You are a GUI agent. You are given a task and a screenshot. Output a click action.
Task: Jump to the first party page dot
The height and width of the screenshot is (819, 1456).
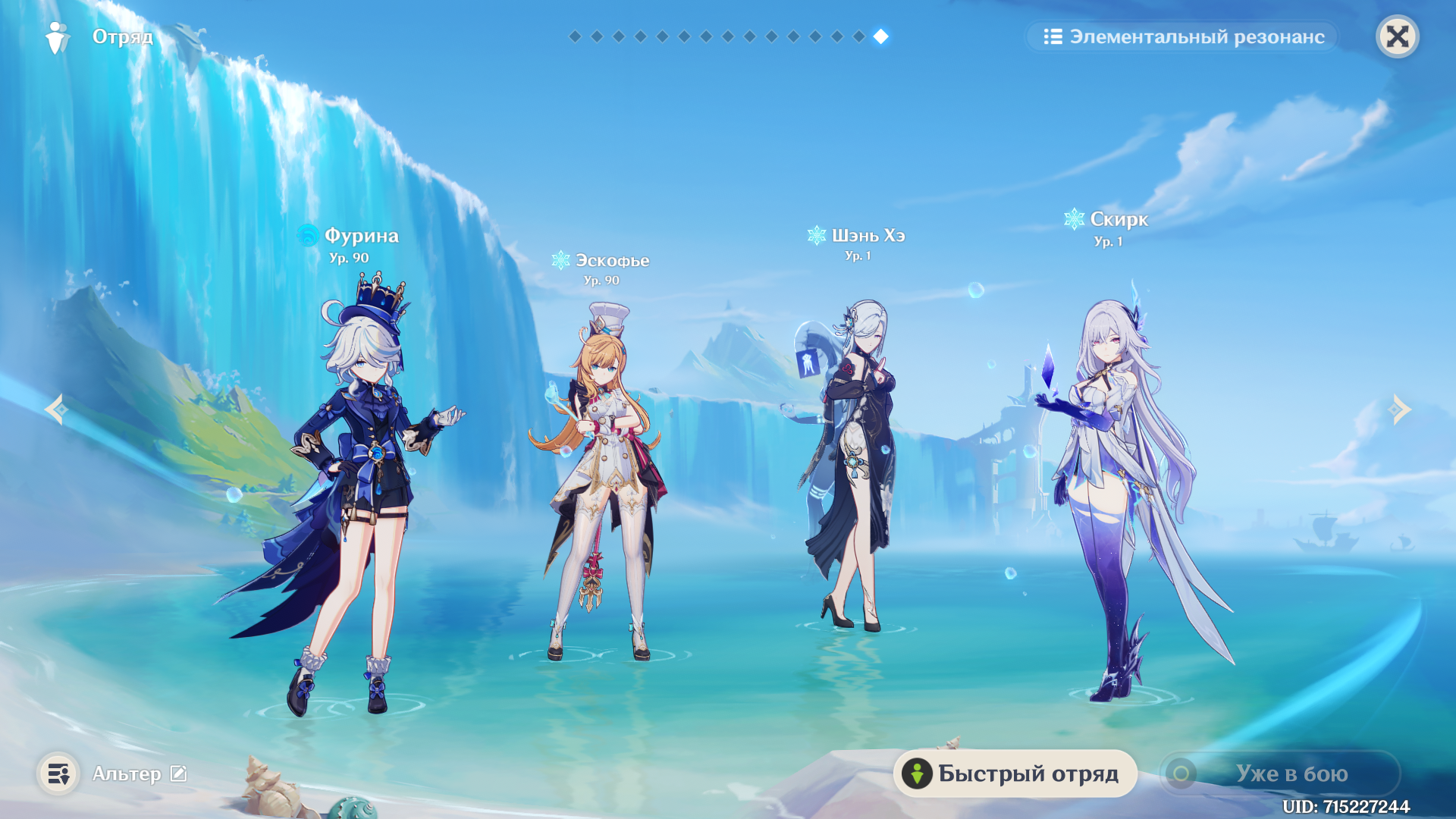click(x=575, y=36)
